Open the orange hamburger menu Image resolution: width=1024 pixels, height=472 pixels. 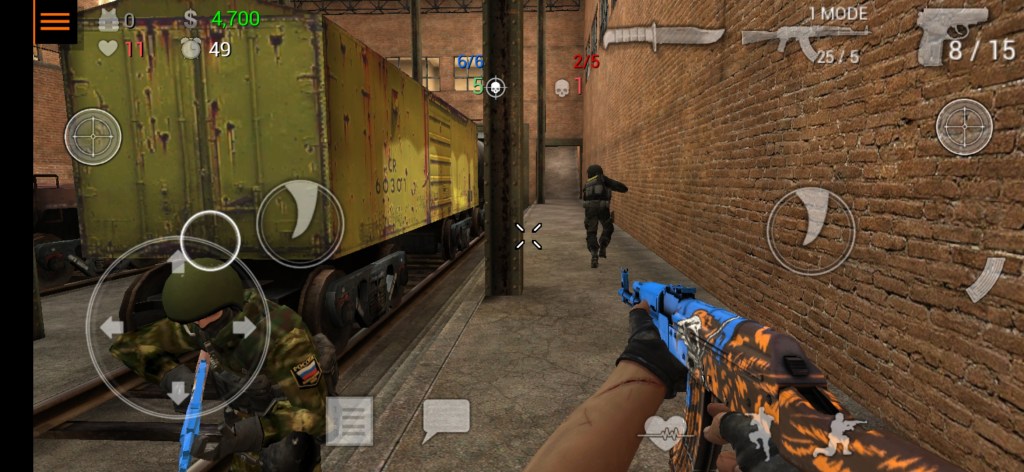pyautogui.click(x=55, y=21)
